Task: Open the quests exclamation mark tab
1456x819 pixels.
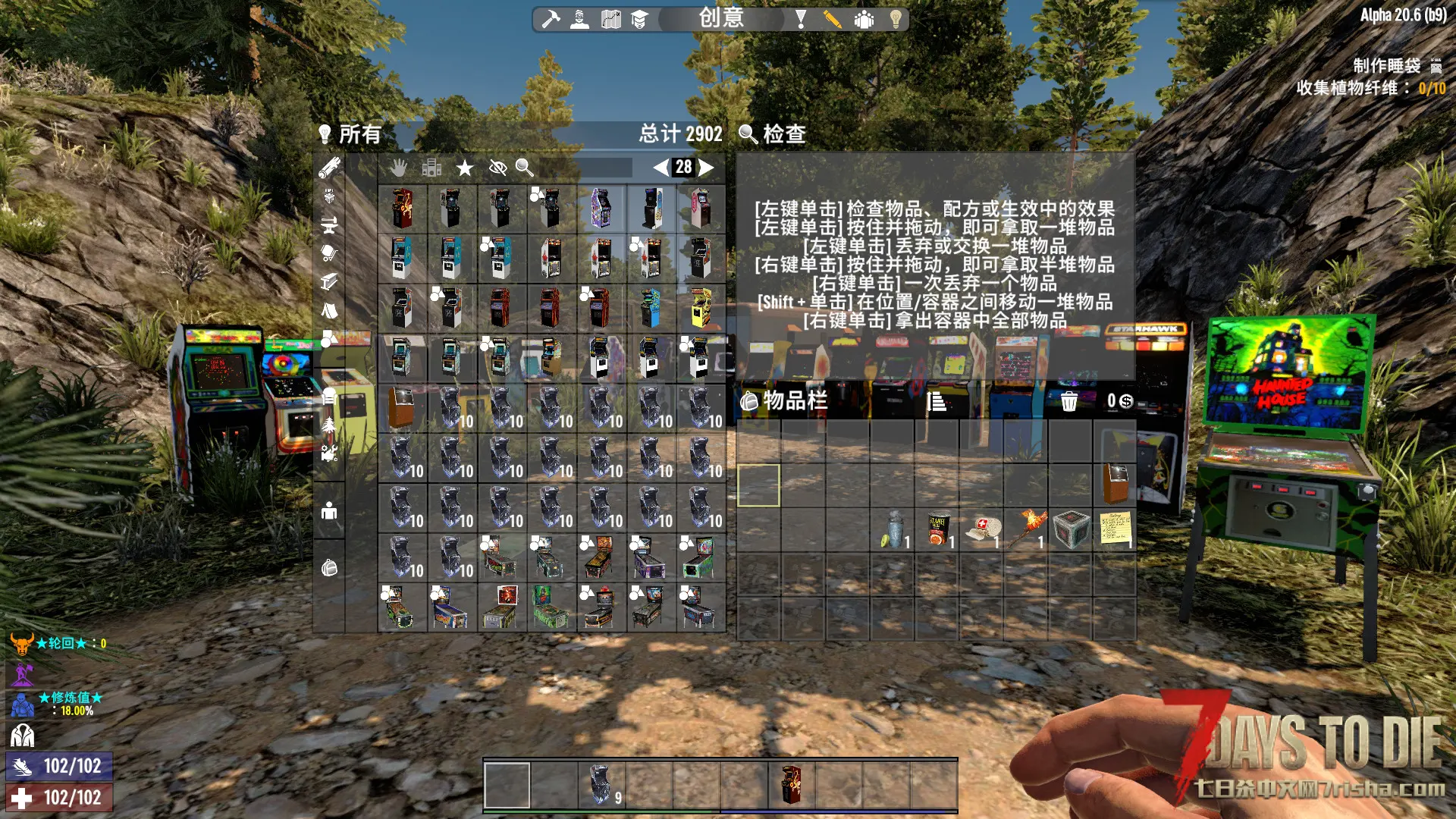Action: [x=800, y=19]
